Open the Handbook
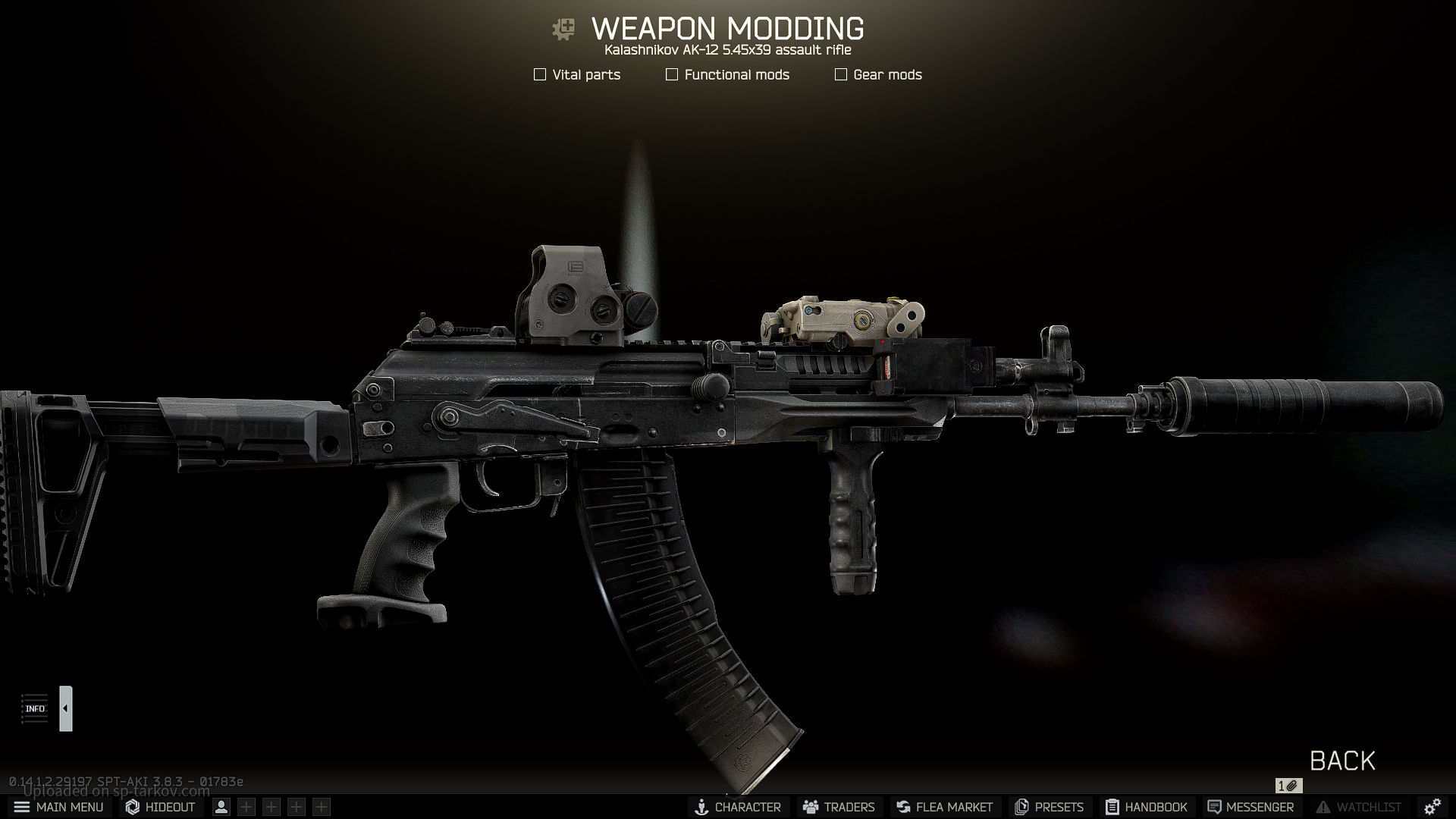This screenshot has width=1456, height=819. click(1146, 807)
